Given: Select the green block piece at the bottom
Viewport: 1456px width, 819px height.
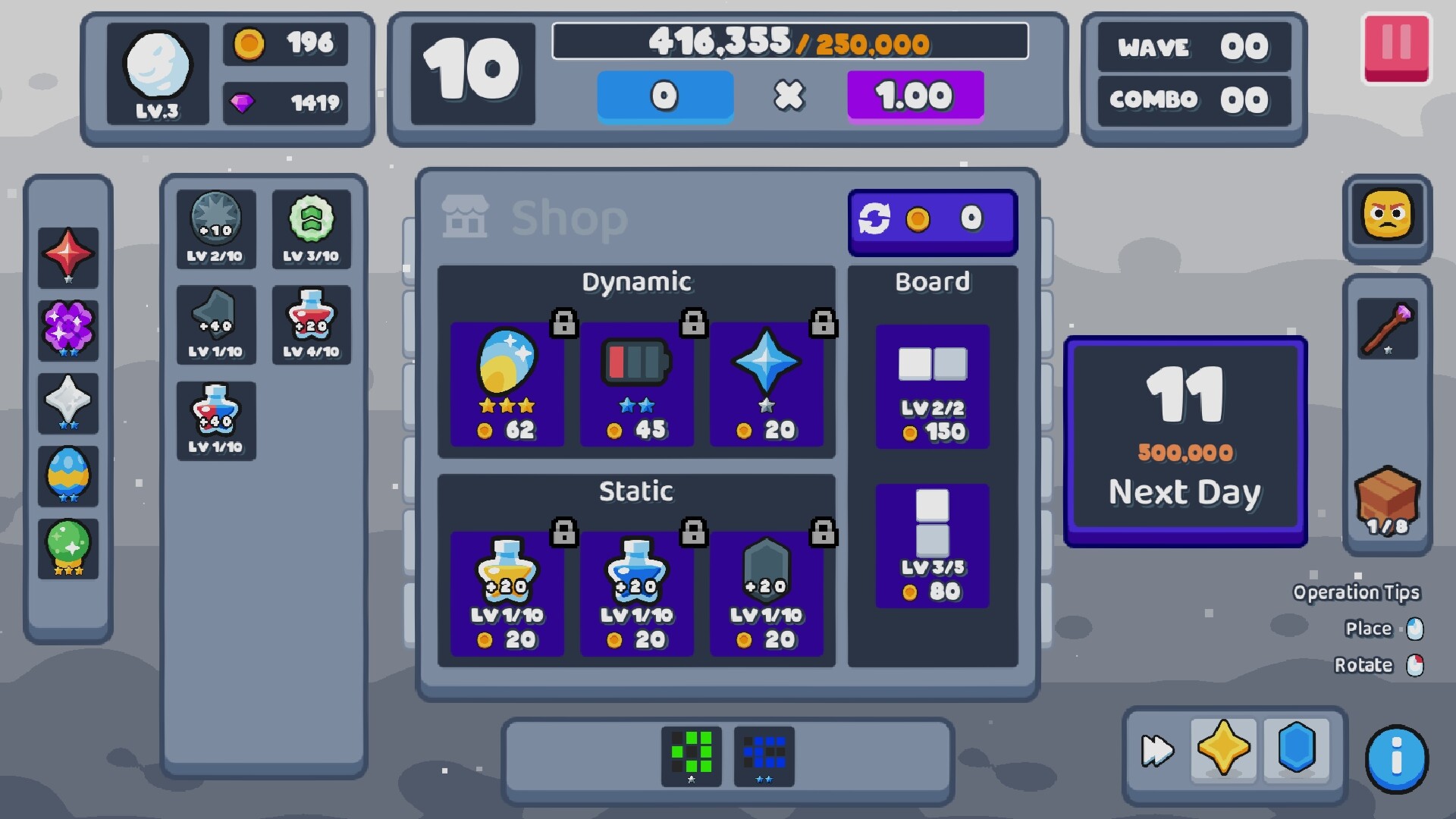Looking at the screenshot, I should [691, 756].
